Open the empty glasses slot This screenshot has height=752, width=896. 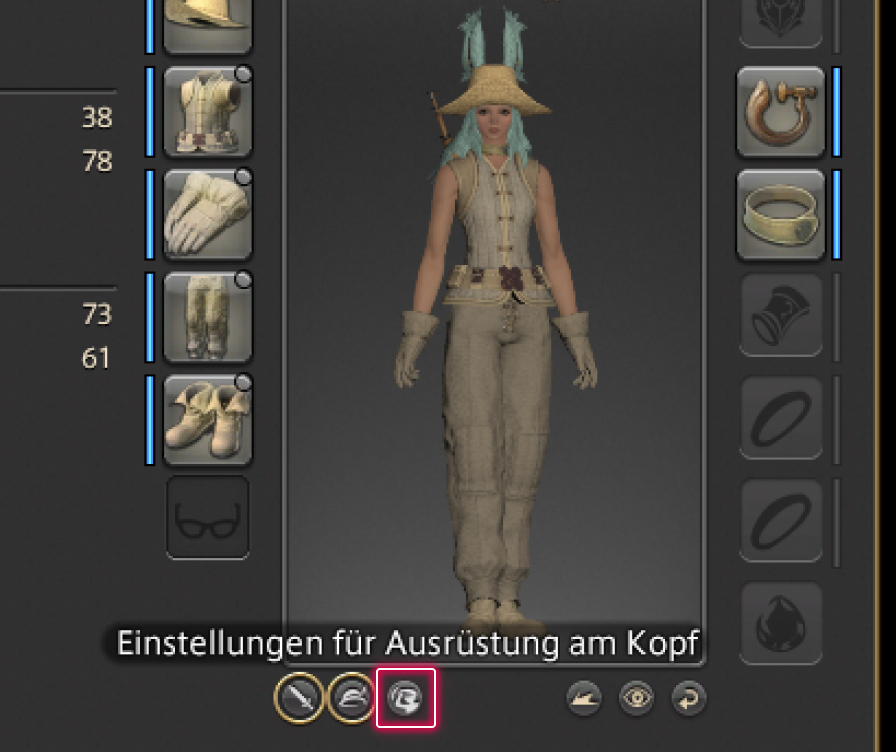(x=207, y=517)
